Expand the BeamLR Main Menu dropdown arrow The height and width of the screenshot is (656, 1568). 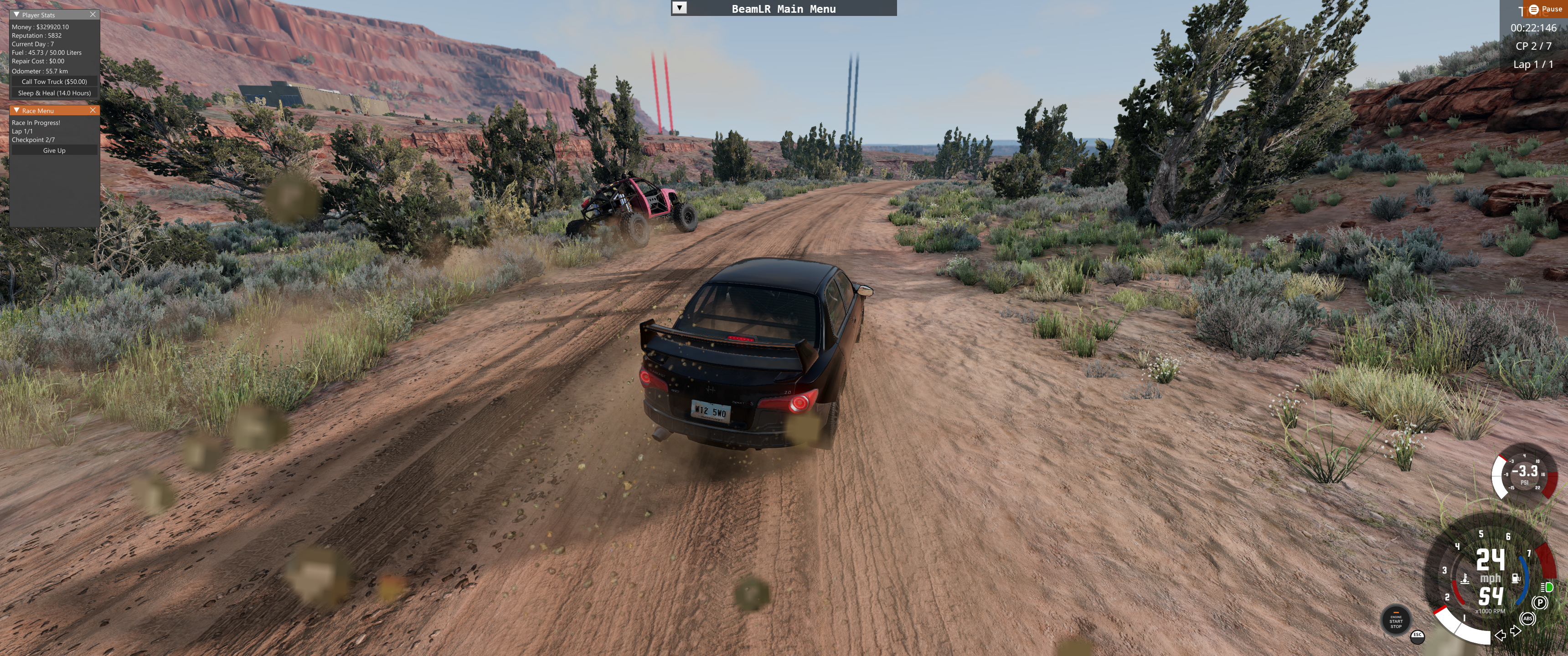(x=679, y=8)
